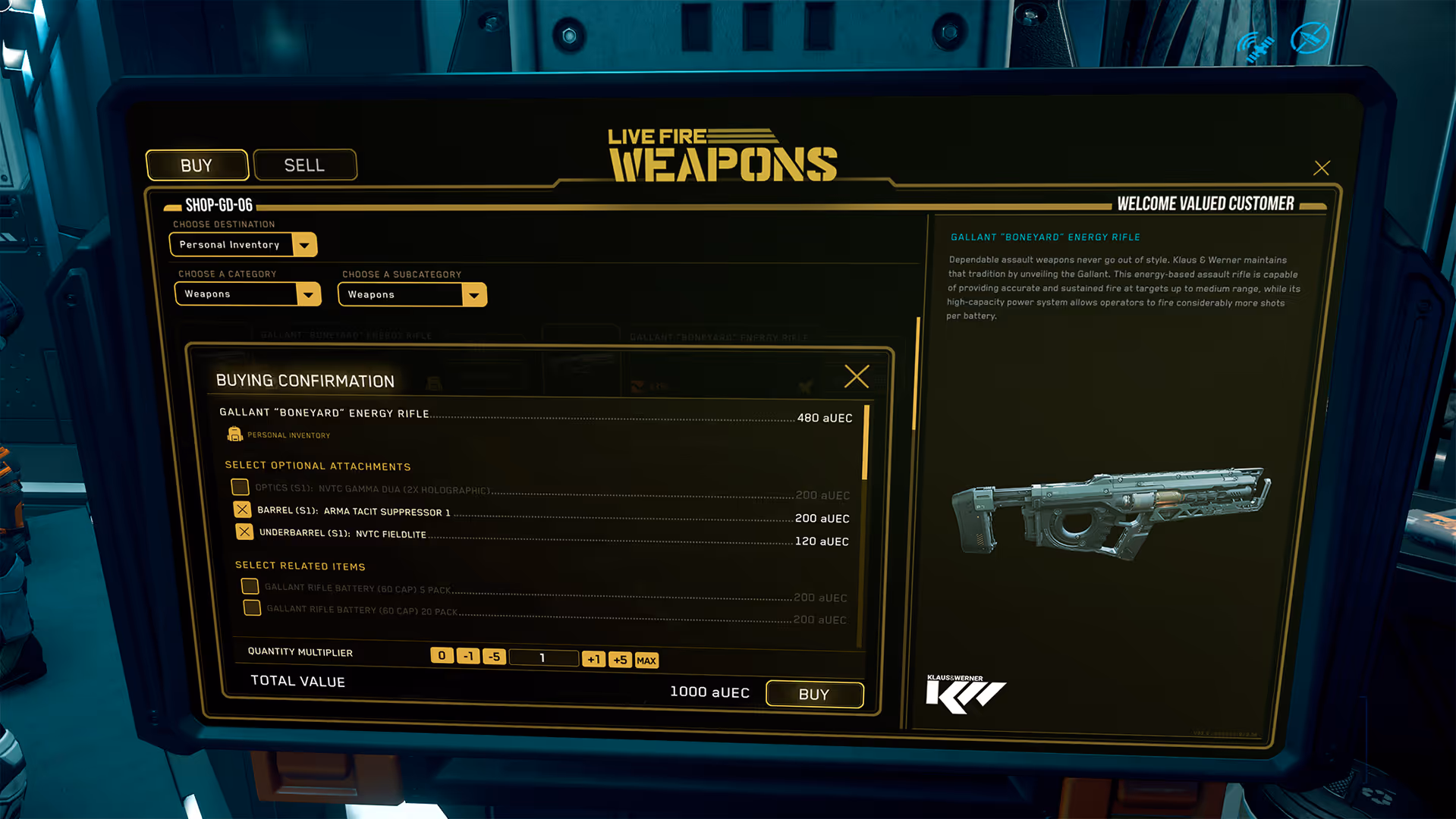Switch to the SELL tab
The image size is (1456, 819).
[x=304, y=165]
